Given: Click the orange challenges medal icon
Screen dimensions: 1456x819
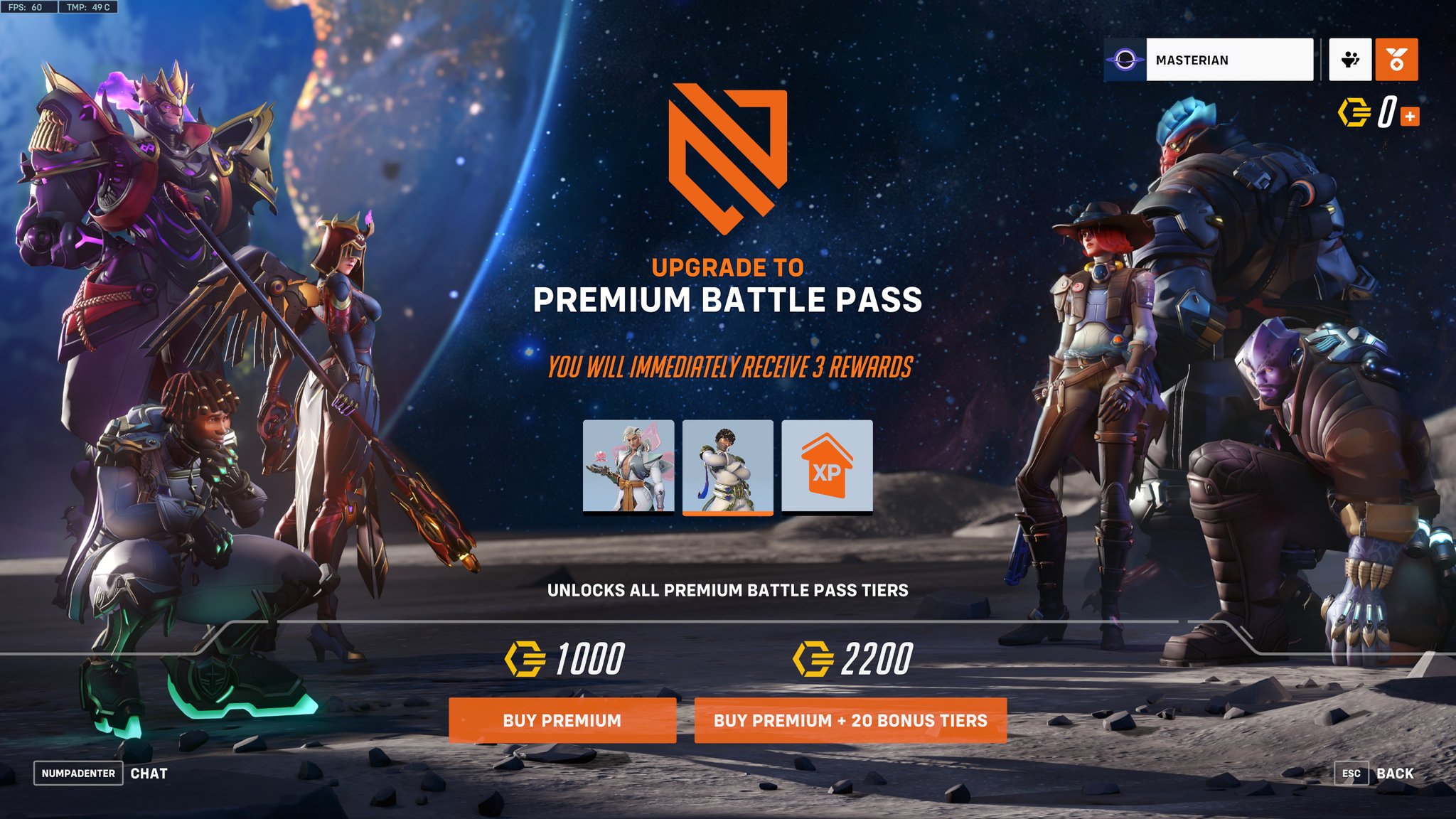Looking at the screenshot, I should [1398, 60].
